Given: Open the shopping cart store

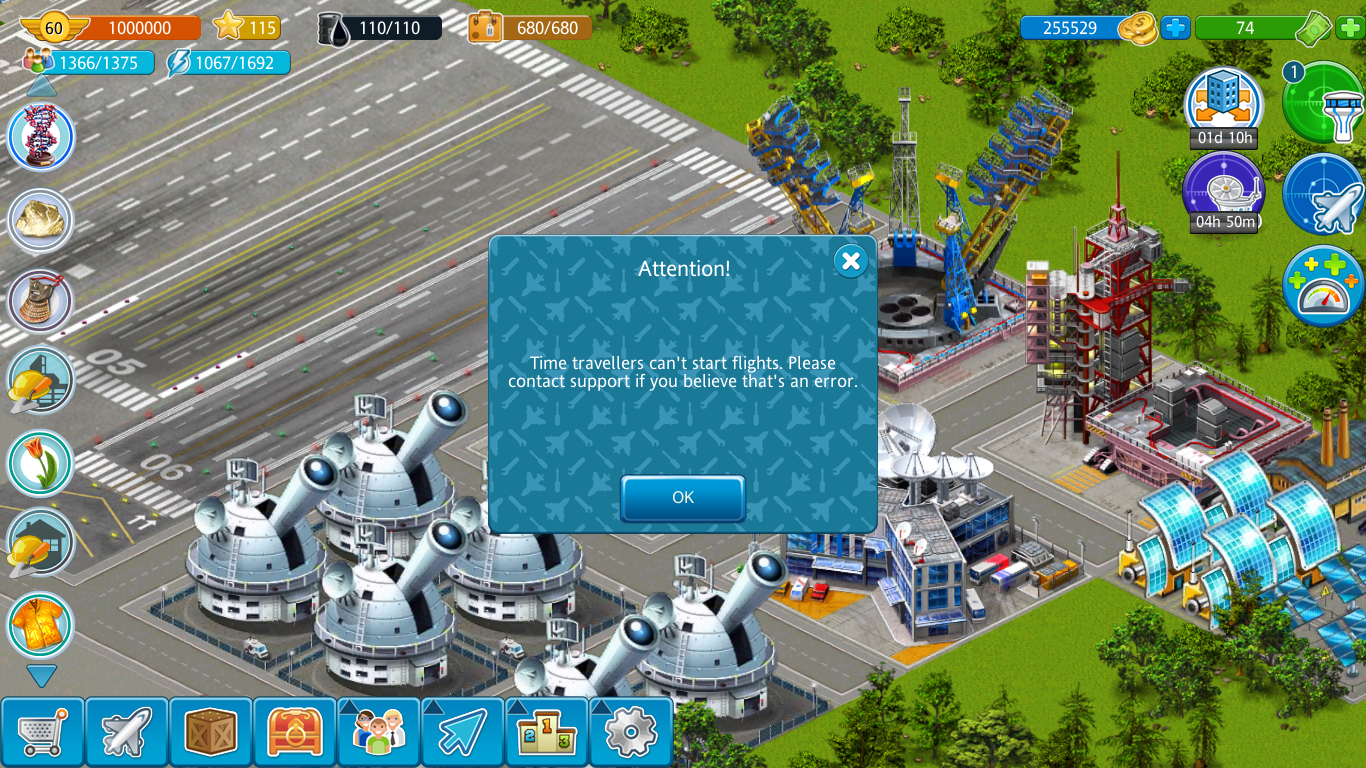Looking at the screenshot, I should point(42,733).
